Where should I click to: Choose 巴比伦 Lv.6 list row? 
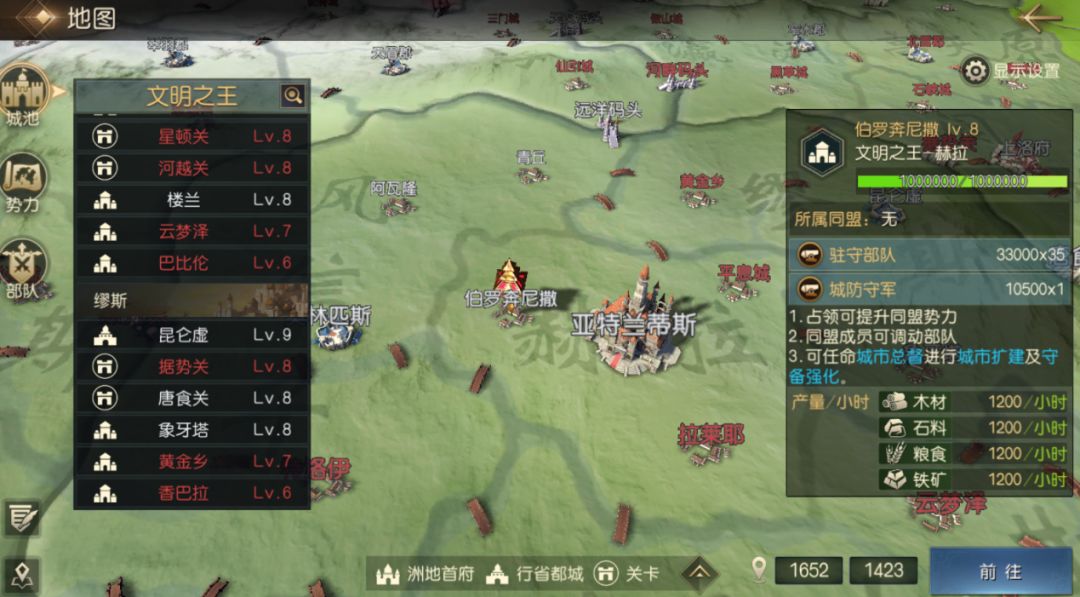(192, 263)
